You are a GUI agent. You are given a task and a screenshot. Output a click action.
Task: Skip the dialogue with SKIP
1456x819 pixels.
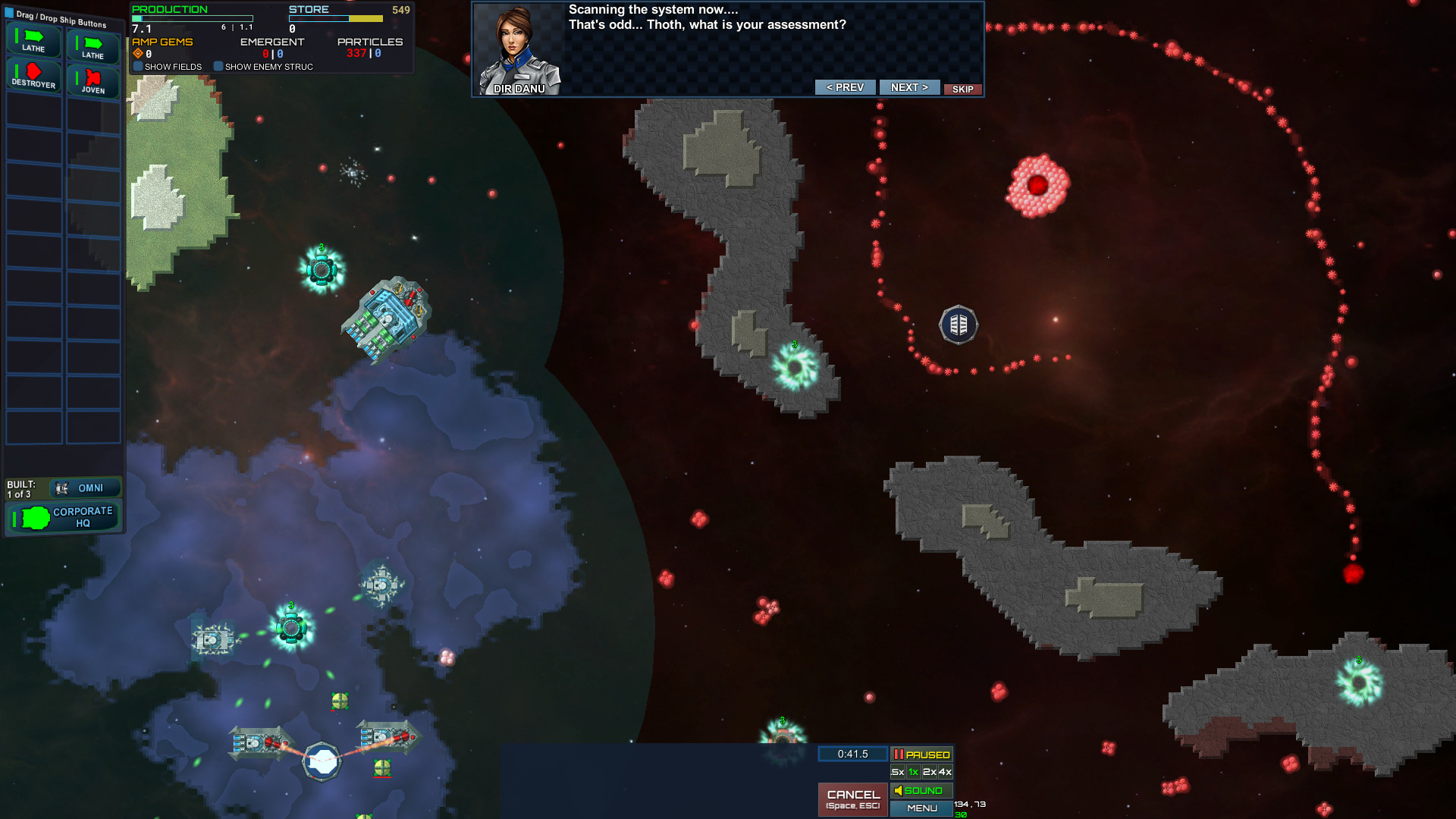pos(962,89)
